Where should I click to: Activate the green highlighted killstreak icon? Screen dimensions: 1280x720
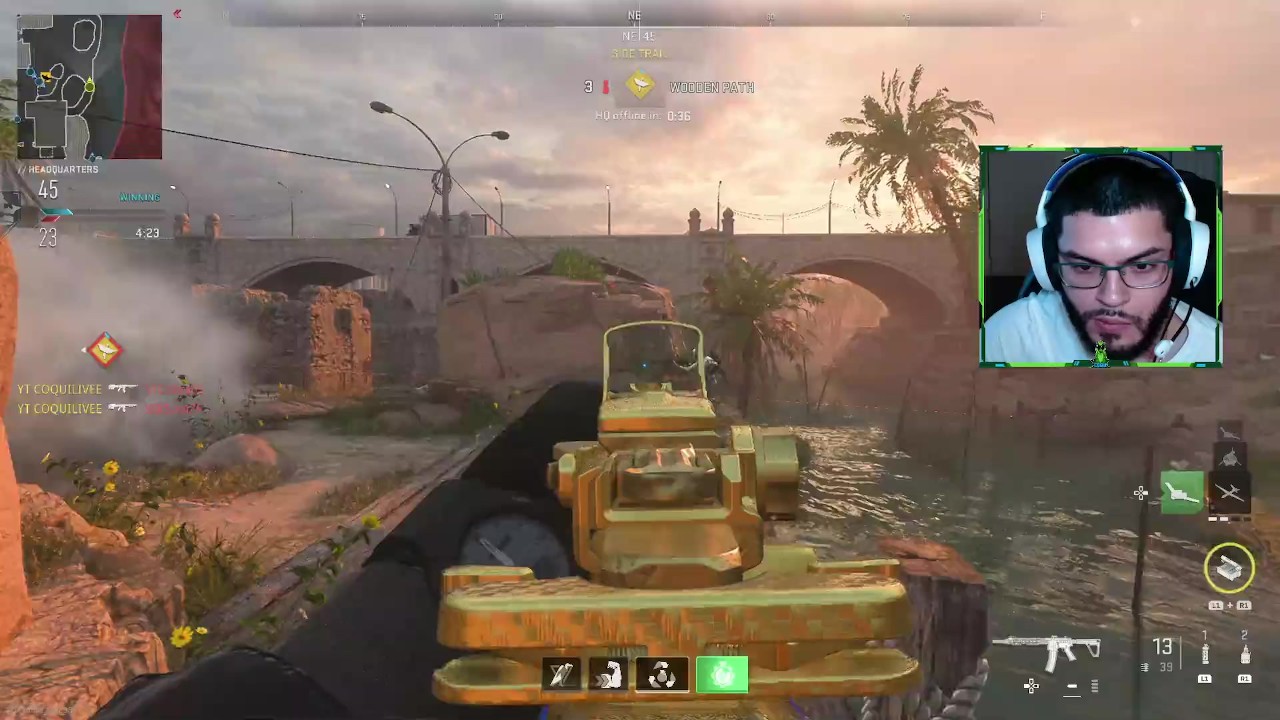point(1181,493)
